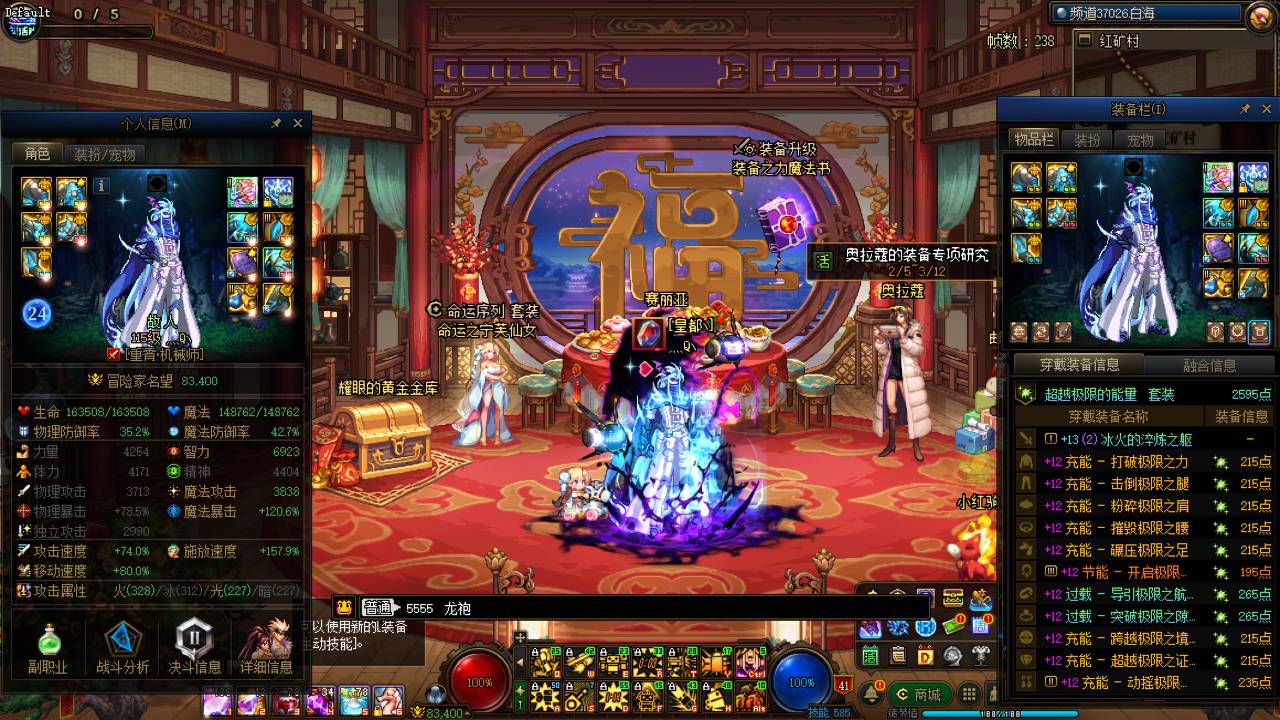Switch to the 装扮/宠物 tab
1280x720 pixels.
point(107,153)
